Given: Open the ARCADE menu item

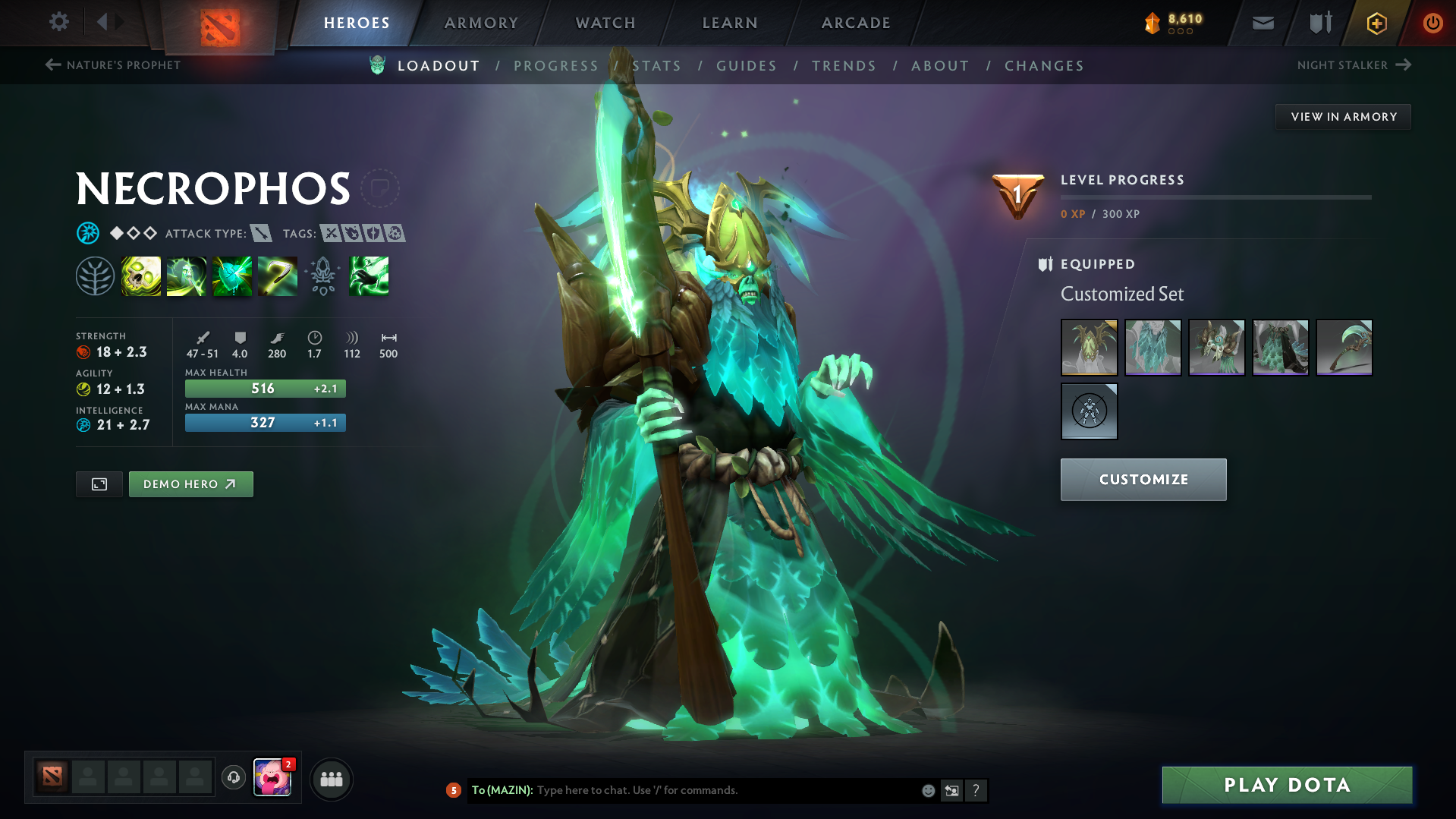Looking at the screenshot, I should tap(855, 23).
